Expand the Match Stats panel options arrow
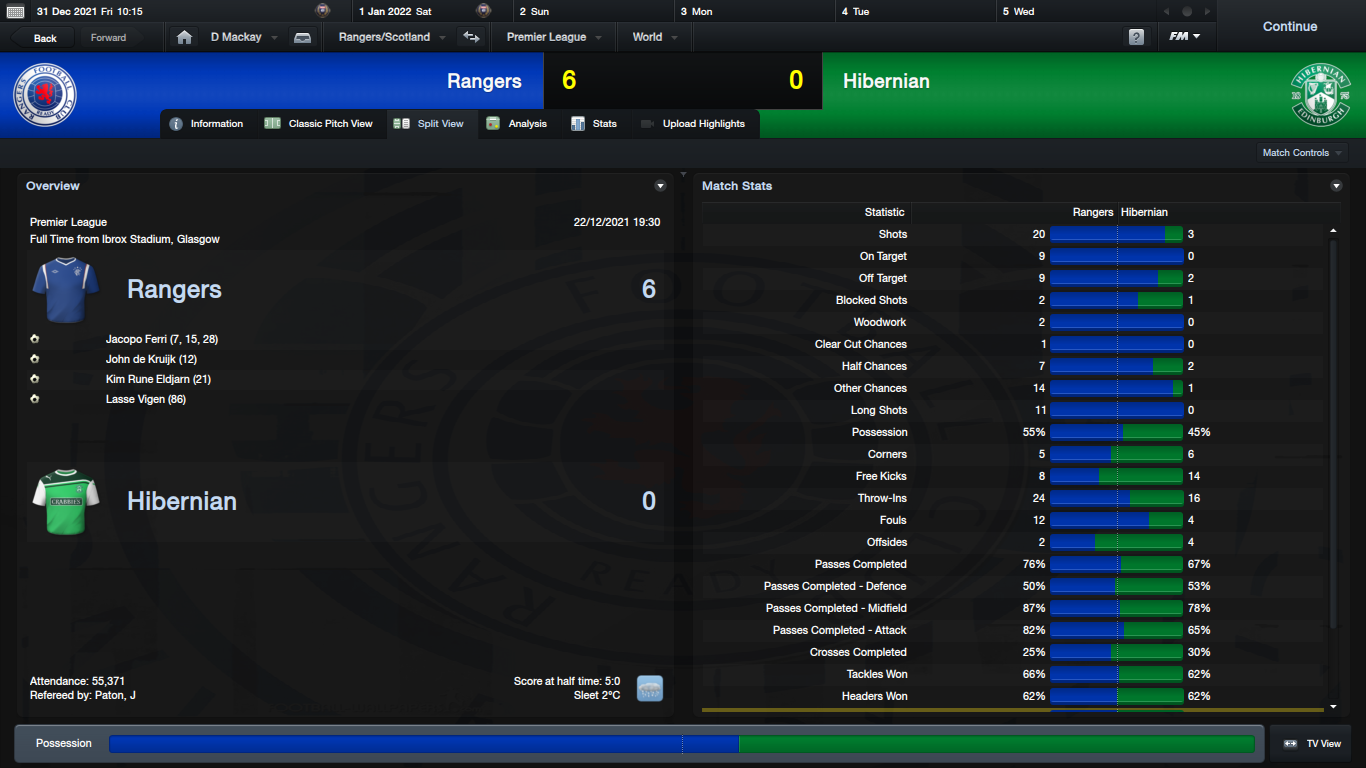 pos(1336,186)
